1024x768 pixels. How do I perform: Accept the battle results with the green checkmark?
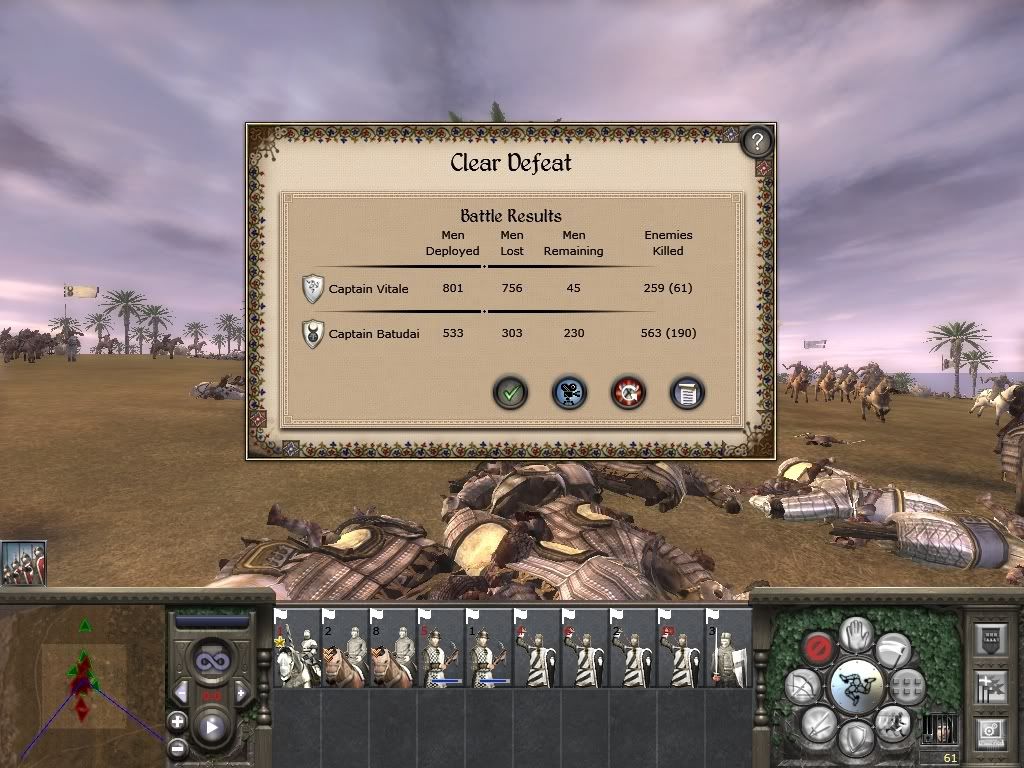pyautogui.click(x=511, y=392)
